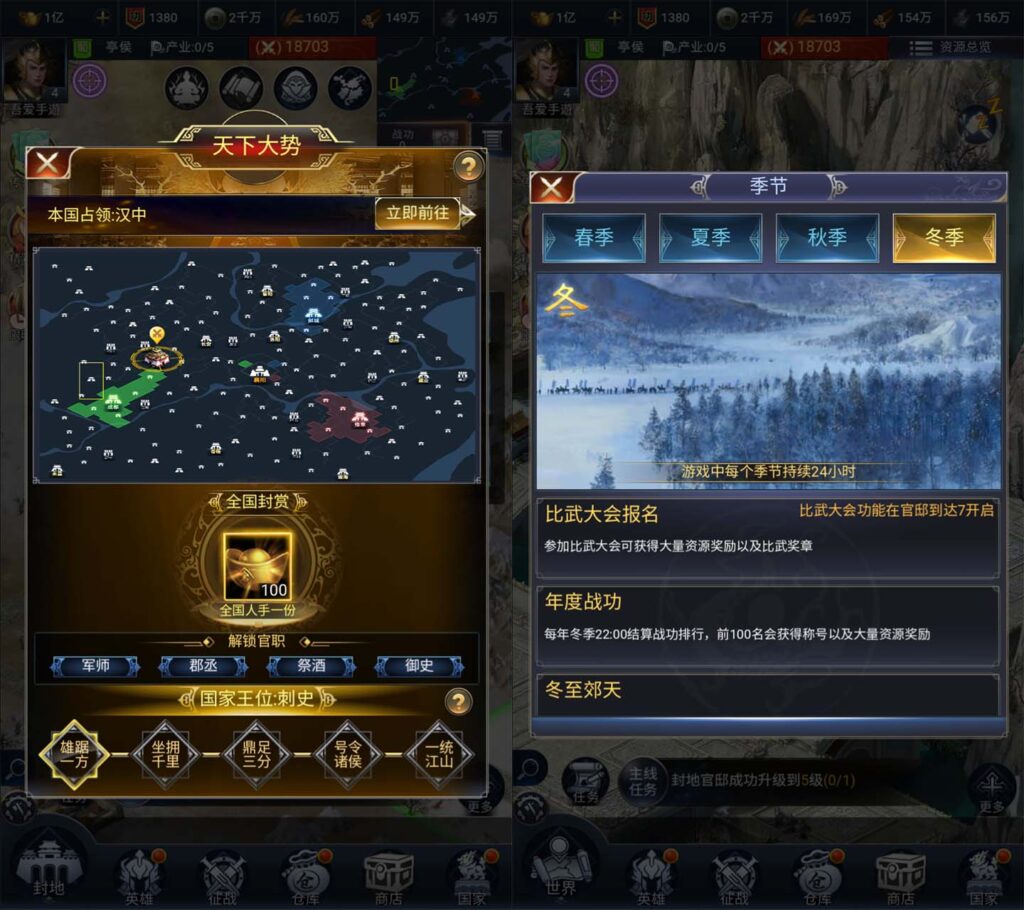Select the 军师 official post
Viewport: 1024px width, 910px height.
point(96,666)
